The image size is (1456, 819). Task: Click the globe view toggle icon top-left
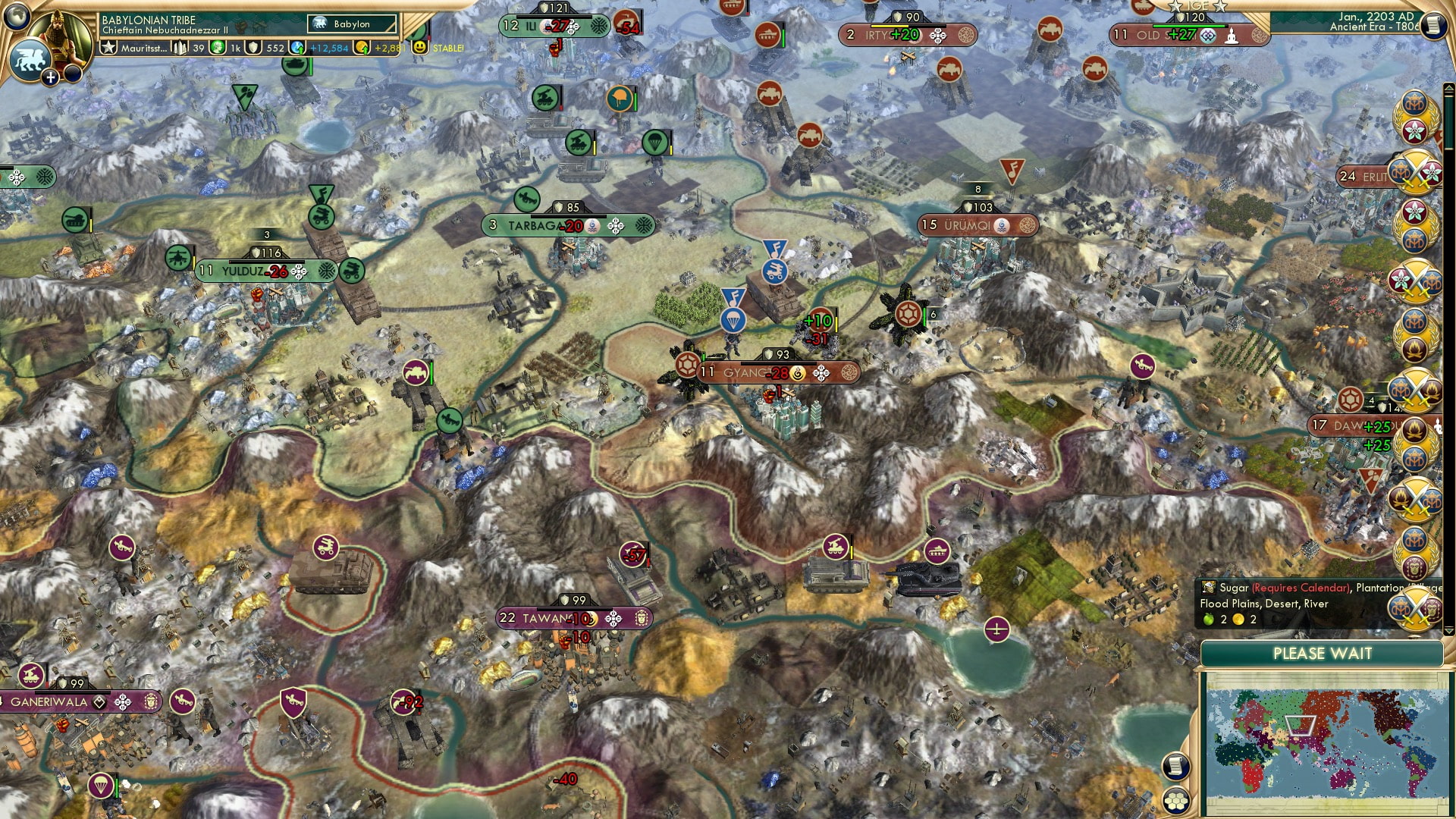[x=15, y=18]
